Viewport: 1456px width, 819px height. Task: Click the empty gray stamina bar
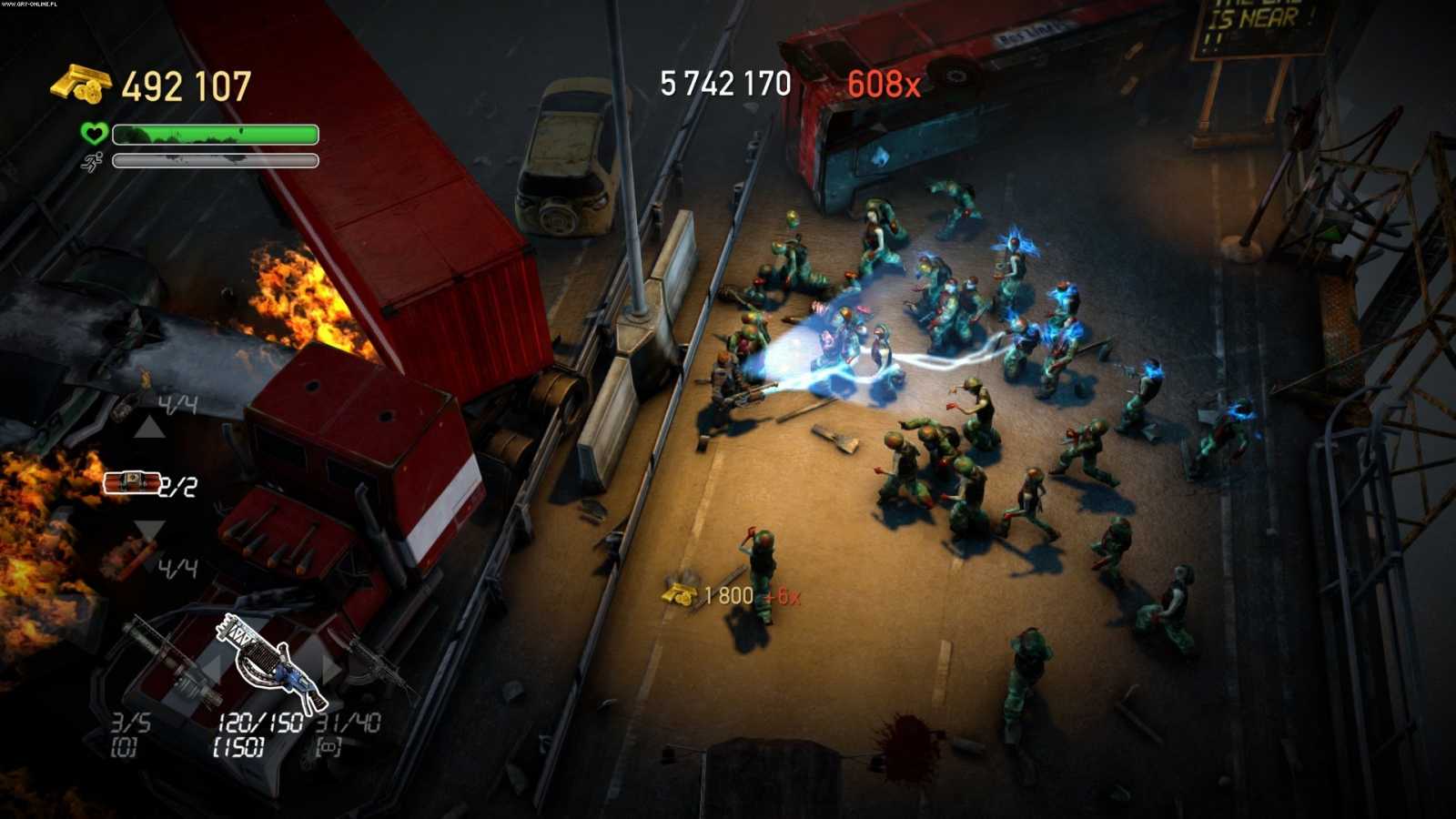(x=214, y=161)
